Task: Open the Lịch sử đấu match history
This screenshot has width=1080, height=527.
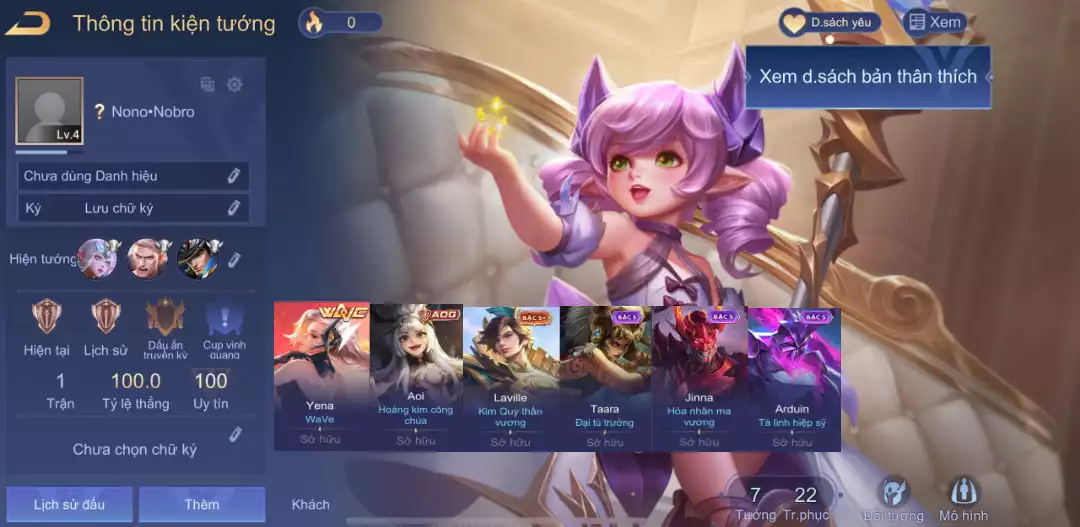Action: 69,504
